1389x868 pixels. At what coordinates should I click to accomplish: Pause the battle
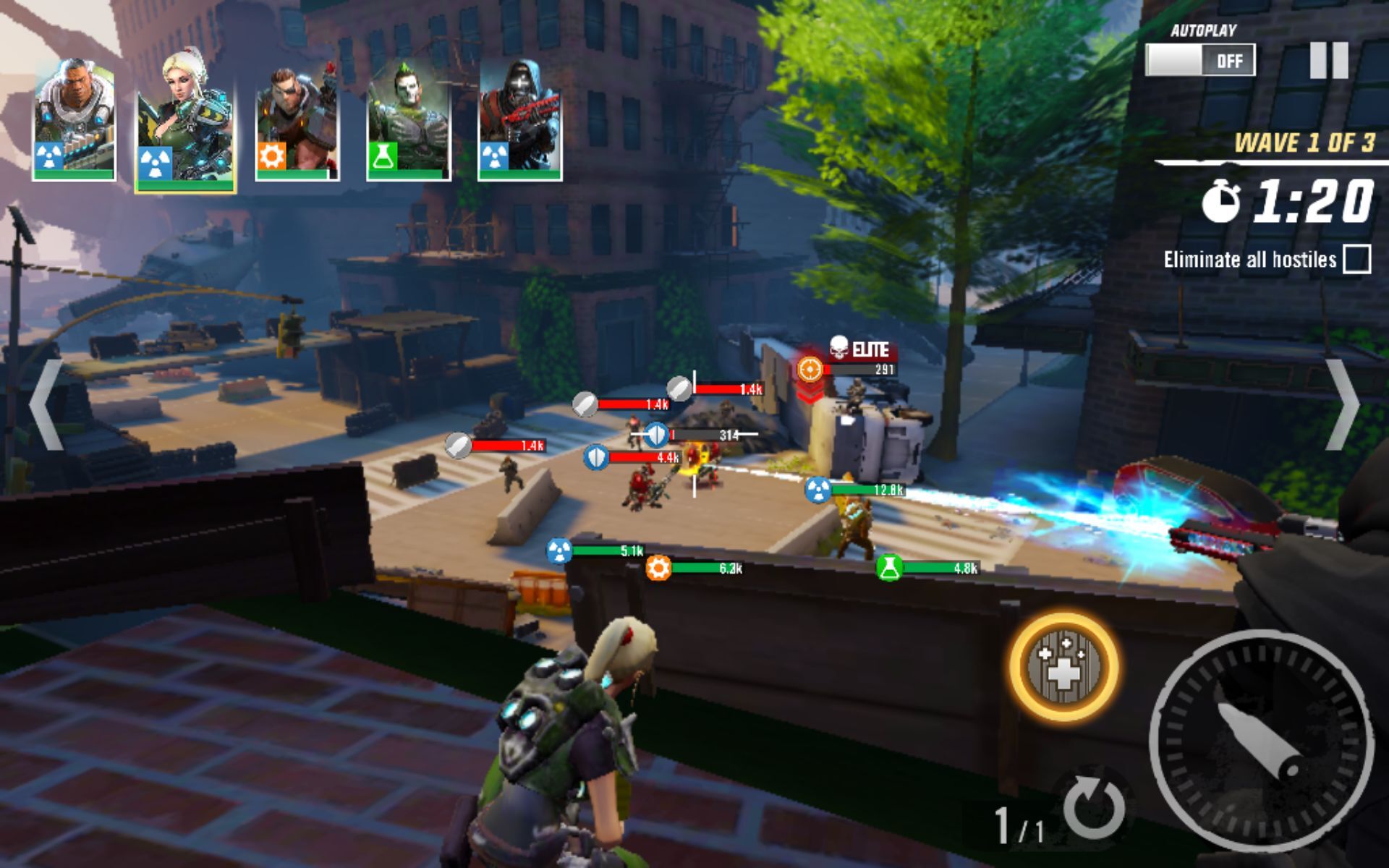[1329, 60]
